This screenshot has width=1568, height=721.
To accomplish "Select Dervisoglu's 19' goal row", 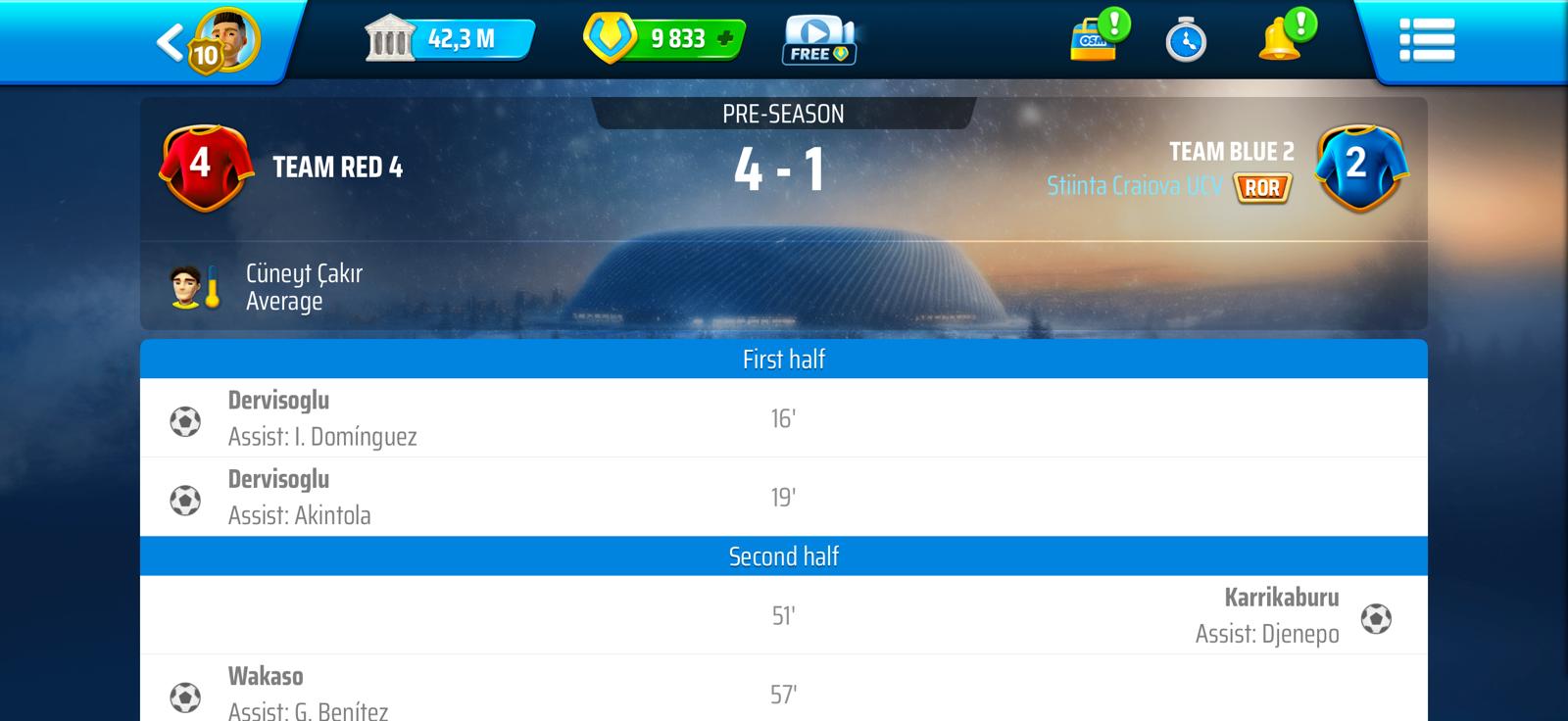I will tap(783, 498).
